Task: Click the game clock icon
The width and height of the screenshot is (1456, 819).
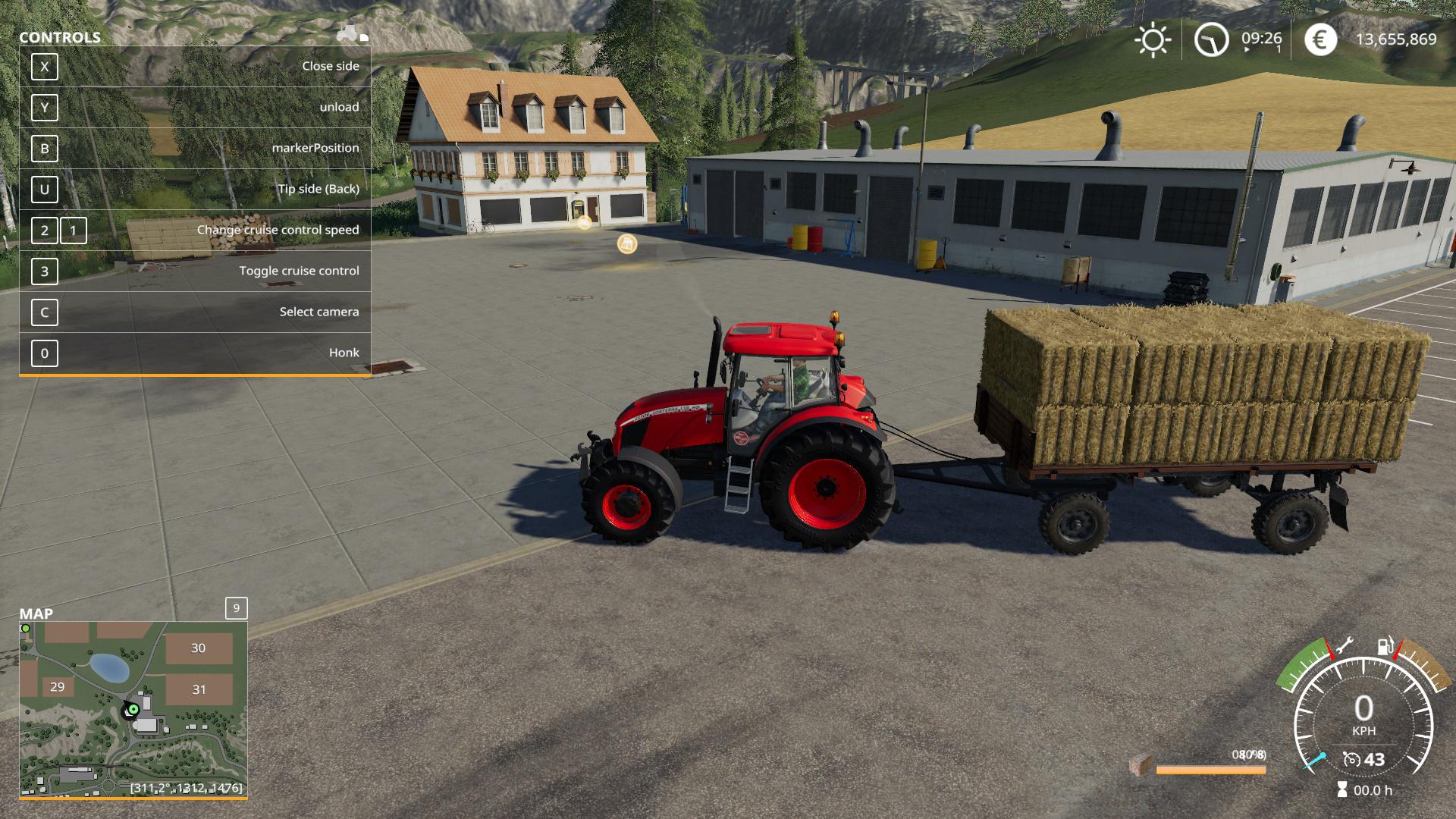Action: [x=1211, y=39]
